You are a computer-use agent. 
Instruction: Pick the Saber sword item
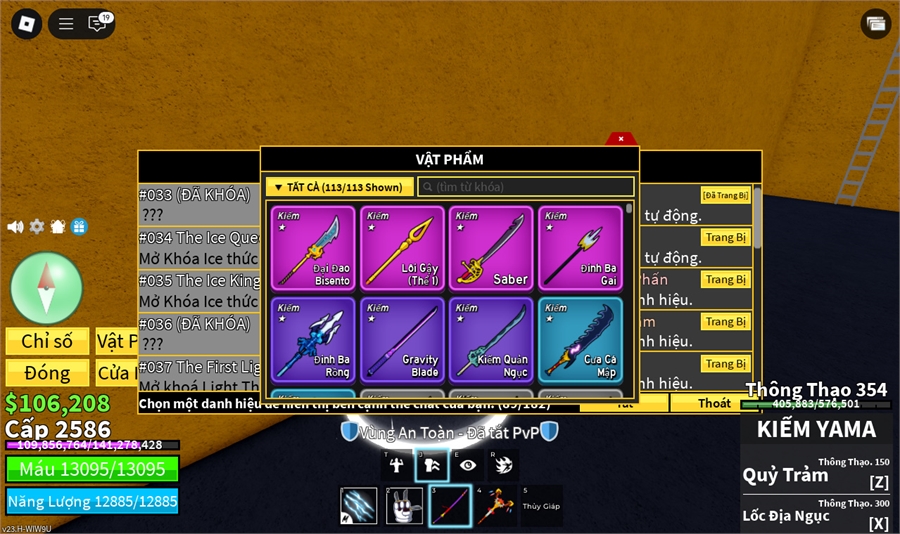pos(491,248)
